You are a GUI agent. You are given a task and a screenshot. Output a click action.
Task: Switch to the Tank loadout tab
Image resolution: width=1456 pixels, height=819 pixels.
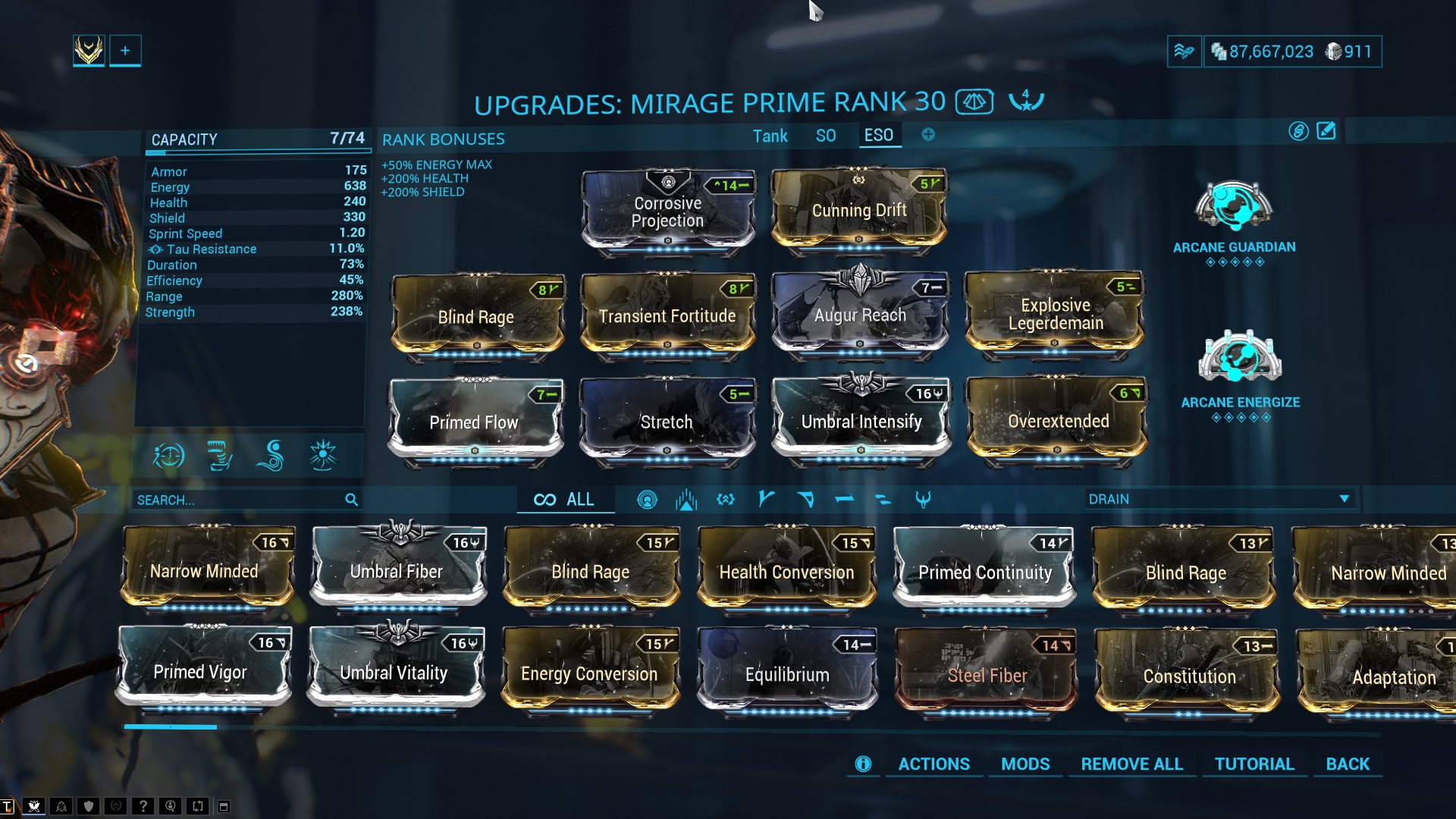[x=770, y=136]
